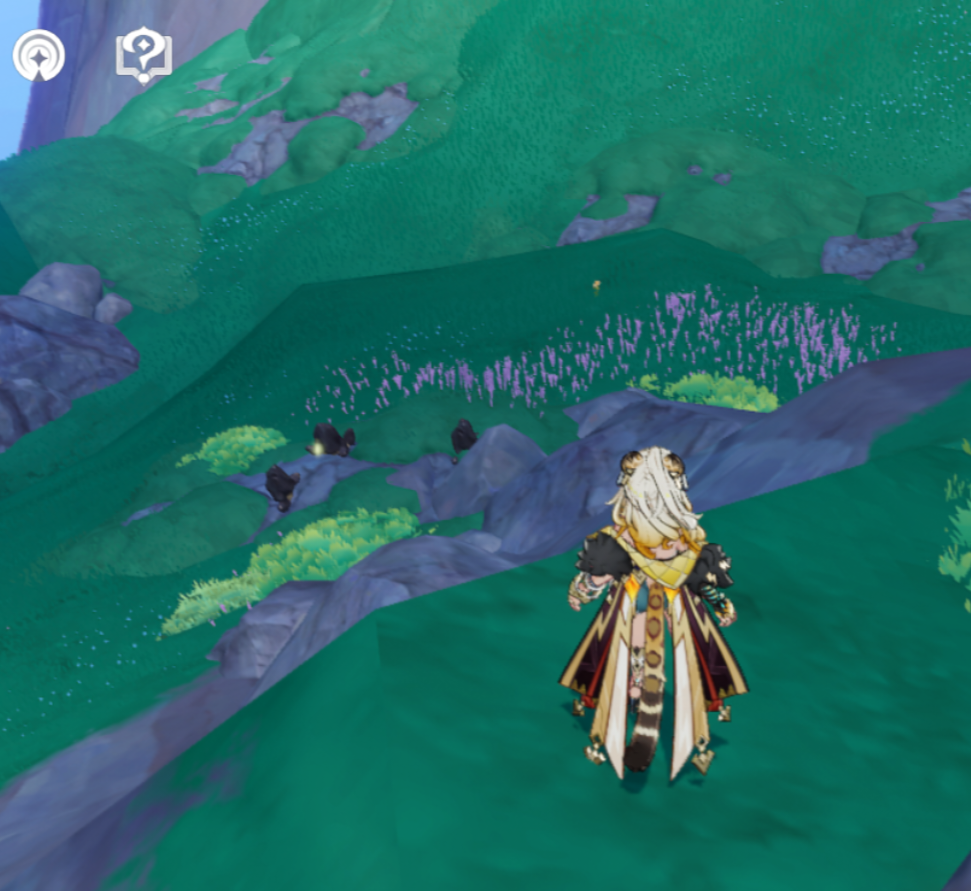Viewport: 971px width, 891px height.
Task: Open the tutorial handbook question-mark icon
Action: (x=144, y=54)
